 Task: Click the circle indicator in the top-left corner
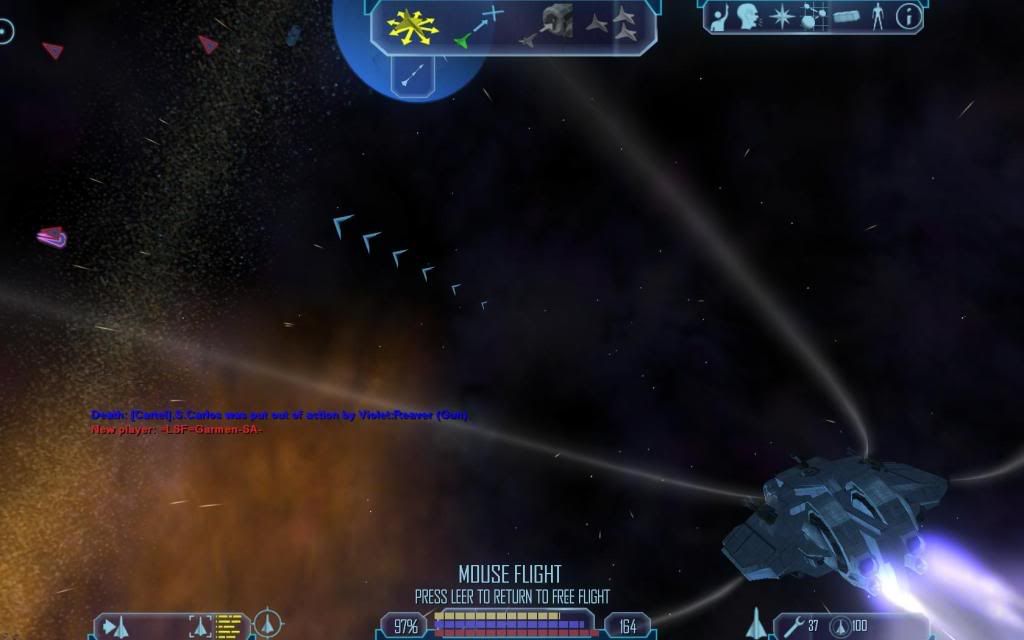[6, 32]
